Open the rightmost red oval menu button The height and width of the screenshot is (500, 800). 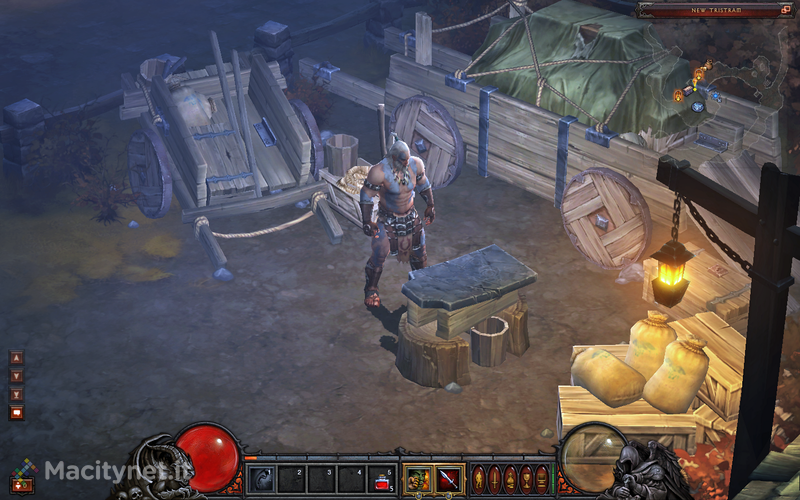pyautogui.click(x=542, y=479)
